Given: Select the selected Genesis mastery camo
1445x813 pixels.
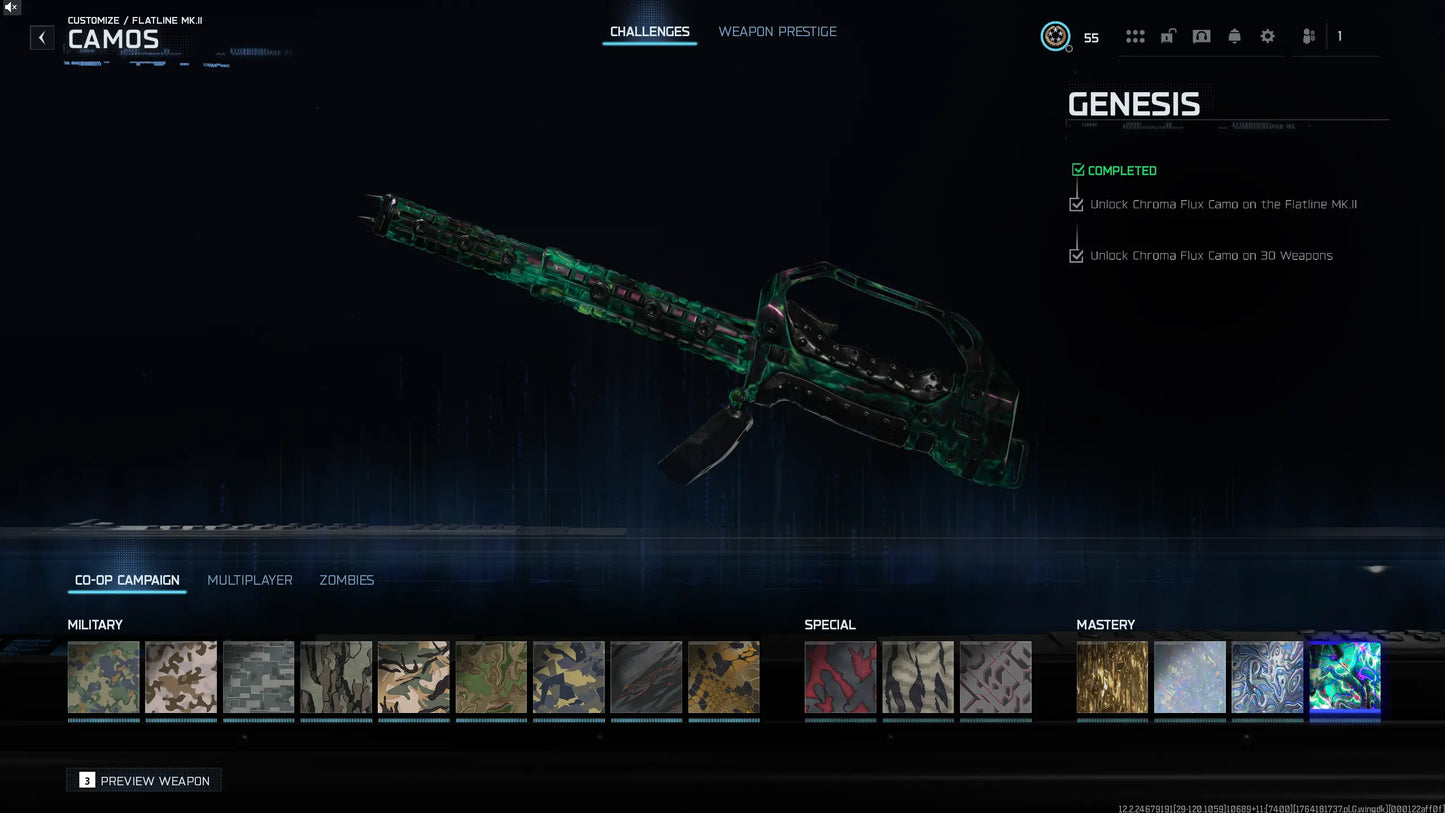Looking at the screenshot, I should pos(1344,677).
